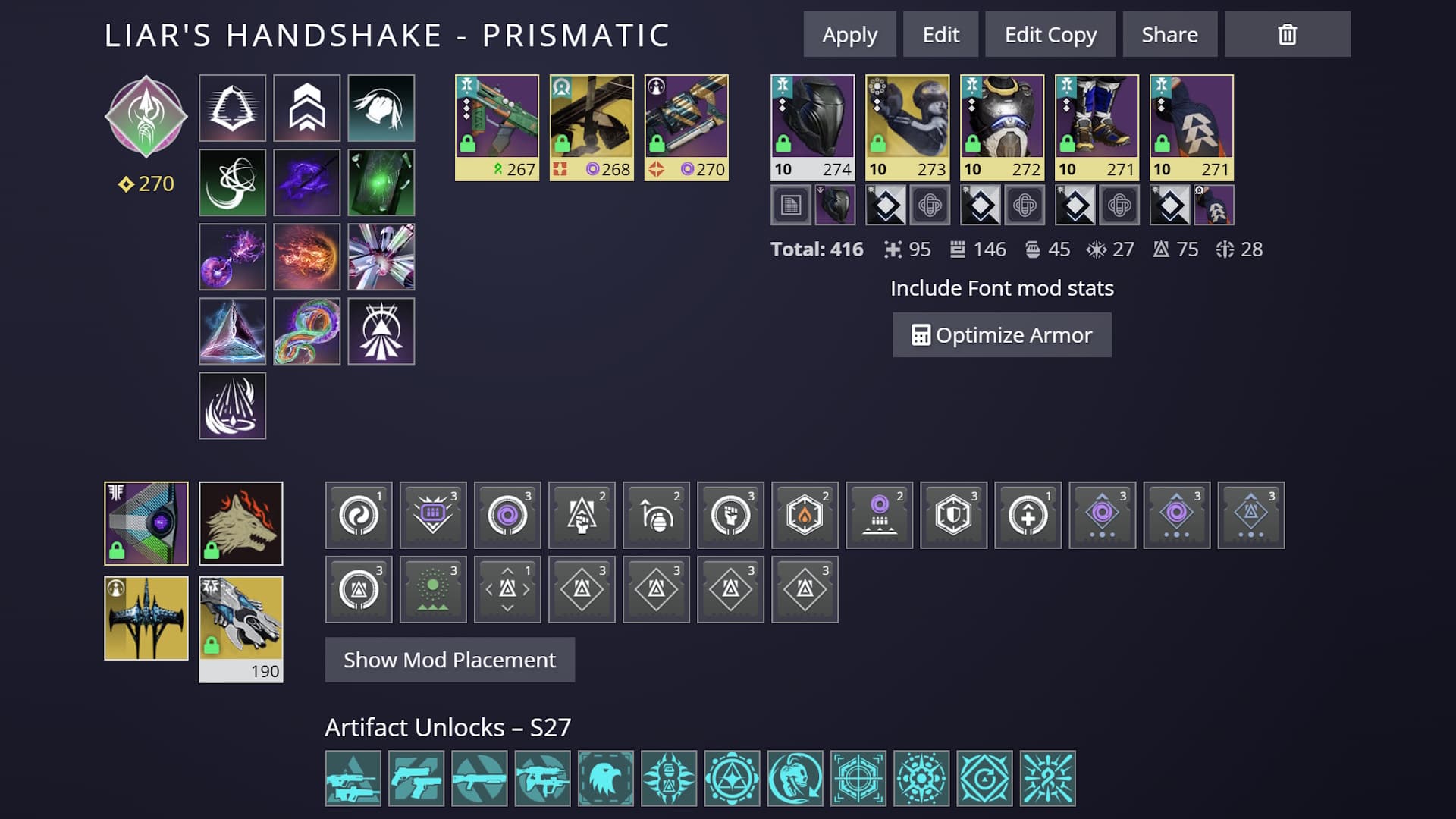Viewport: 1456px width, 819px height.
Task: Click the Apply button
Action: point(849,34)
